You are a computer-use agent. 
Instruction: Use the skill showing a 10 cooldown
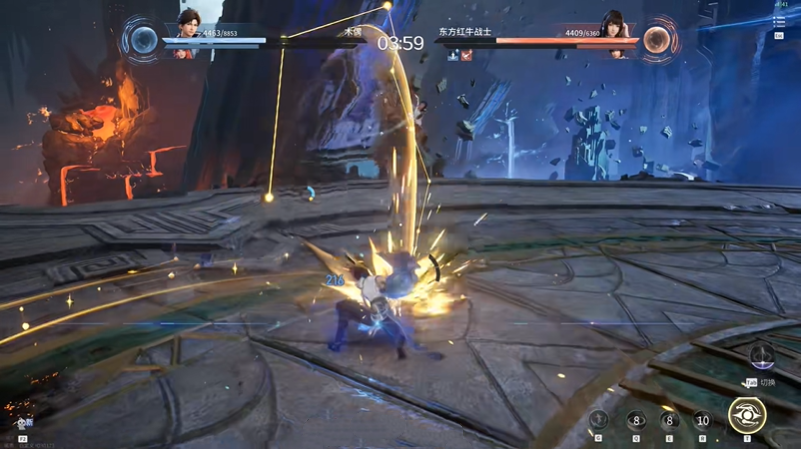tap(702, 420)
